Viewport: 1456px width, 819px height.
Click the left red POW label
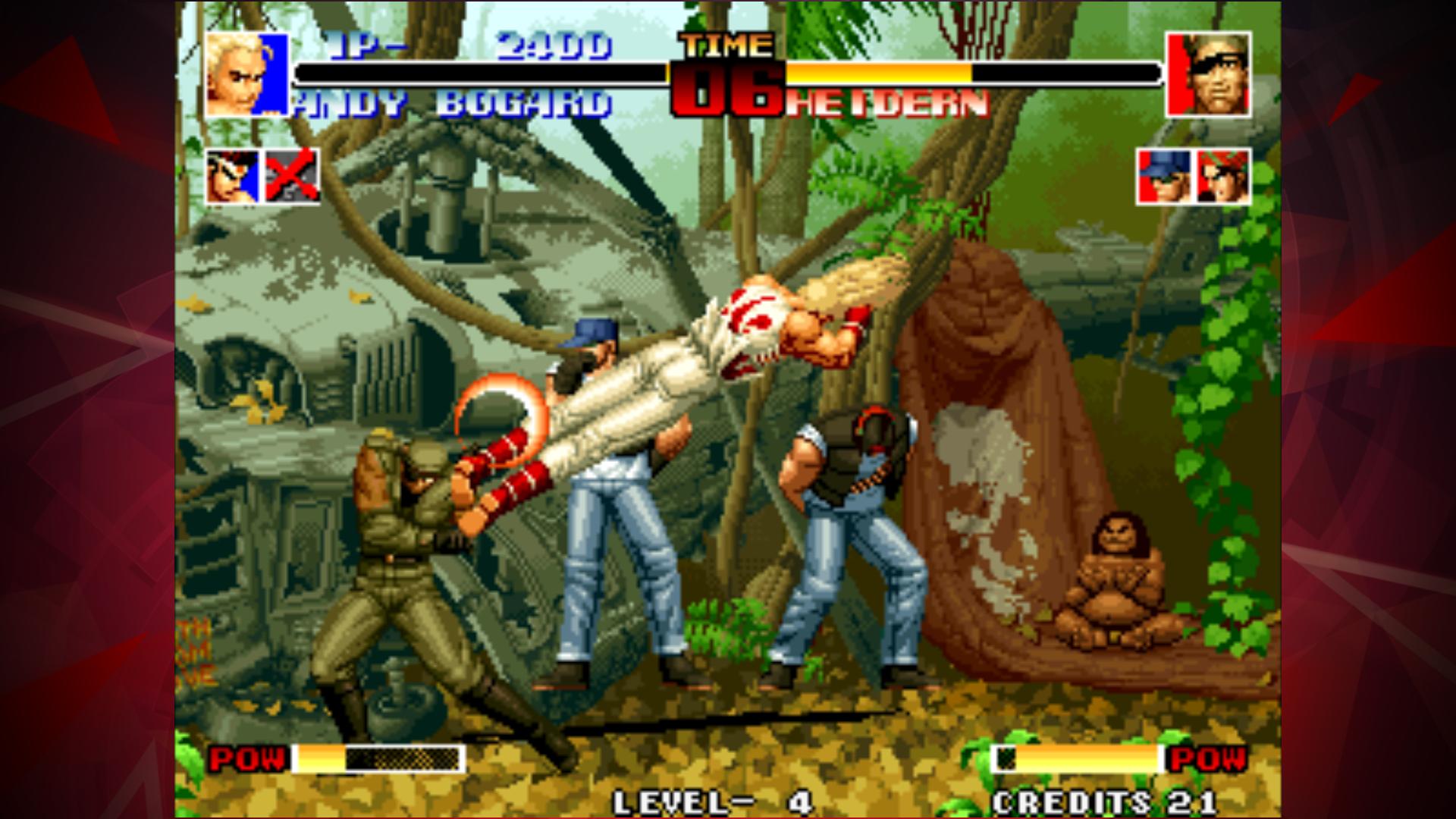[250, 756]
